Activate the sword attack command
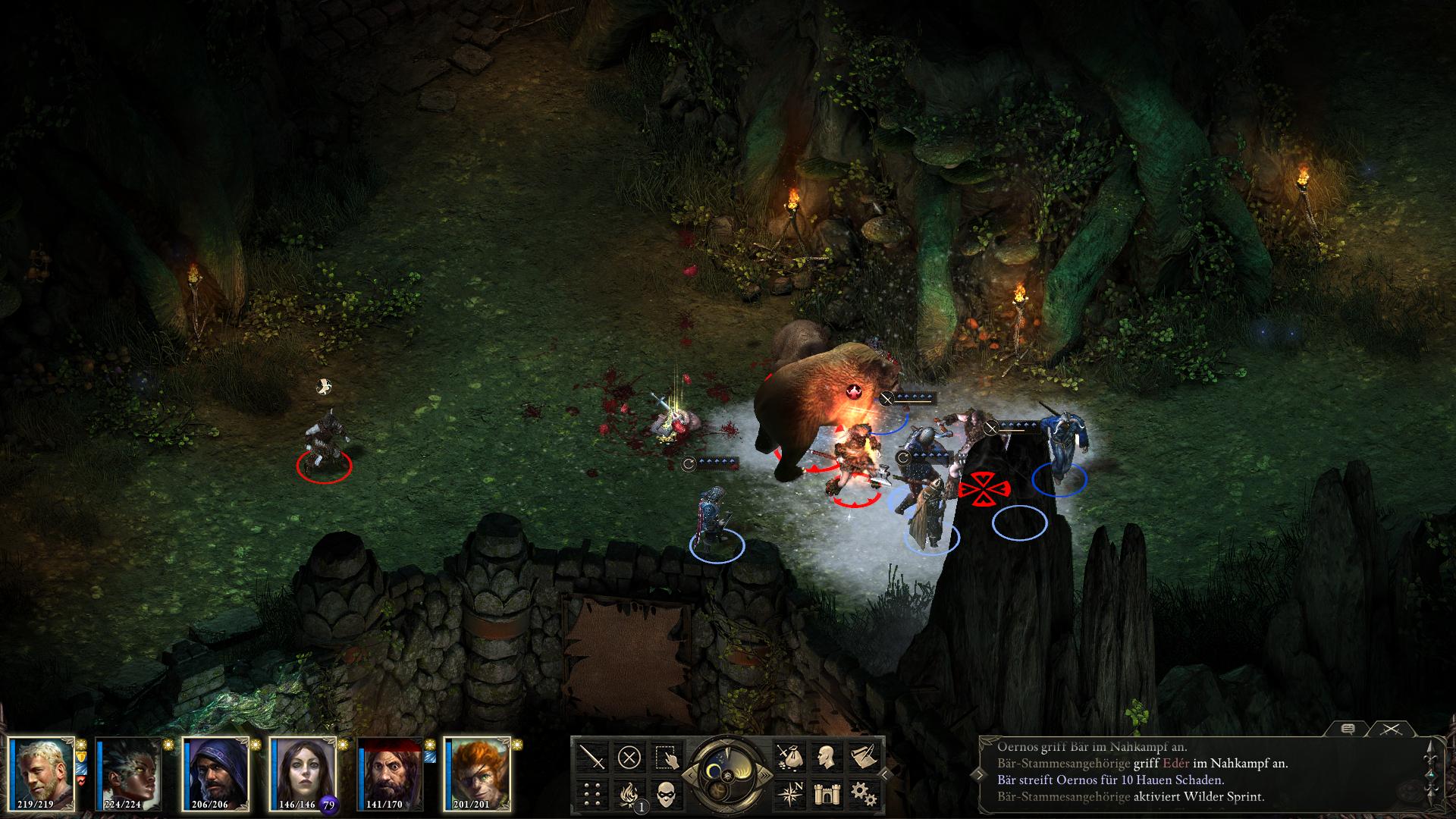 tap(592, 757)
